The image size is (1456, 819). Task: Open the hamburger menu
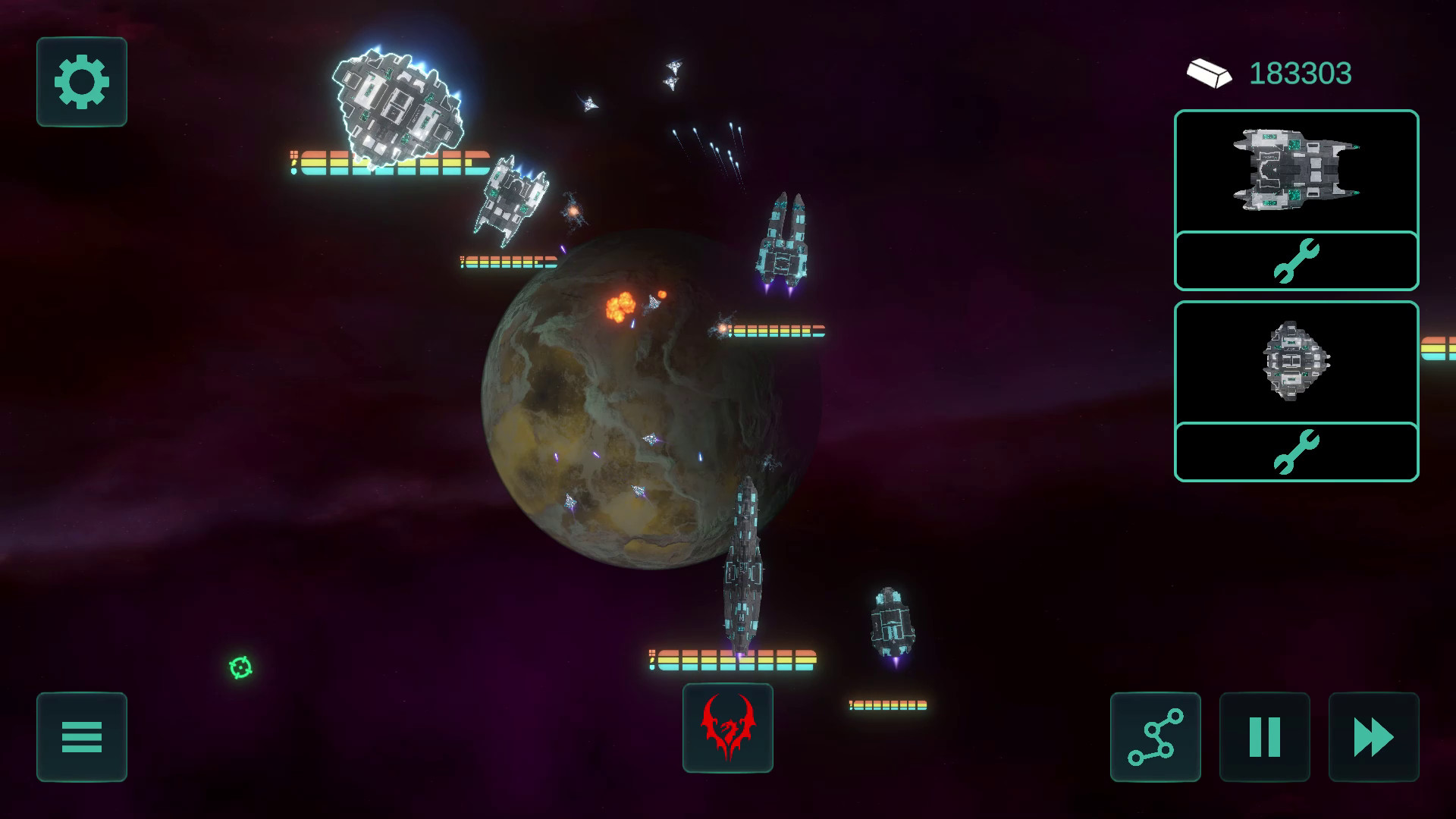tap(80, 738)
